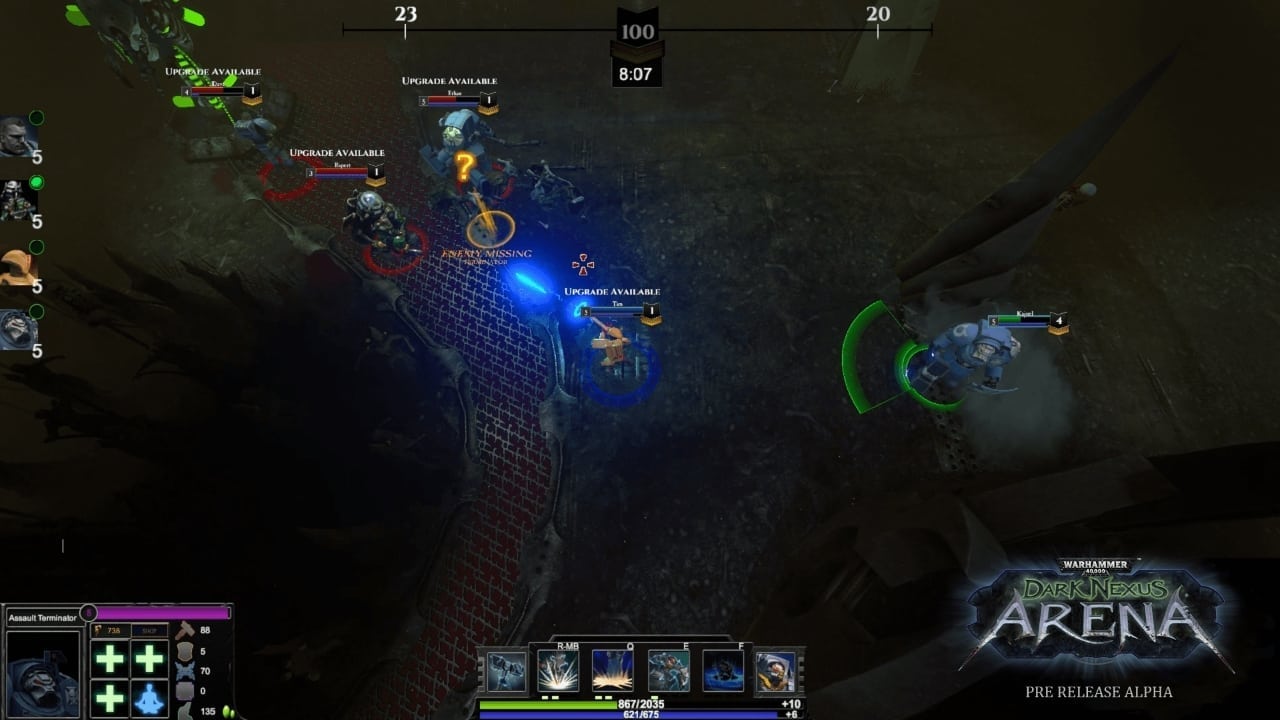Choose the green-armored soldier teammate portrait

tap(18, 200)
